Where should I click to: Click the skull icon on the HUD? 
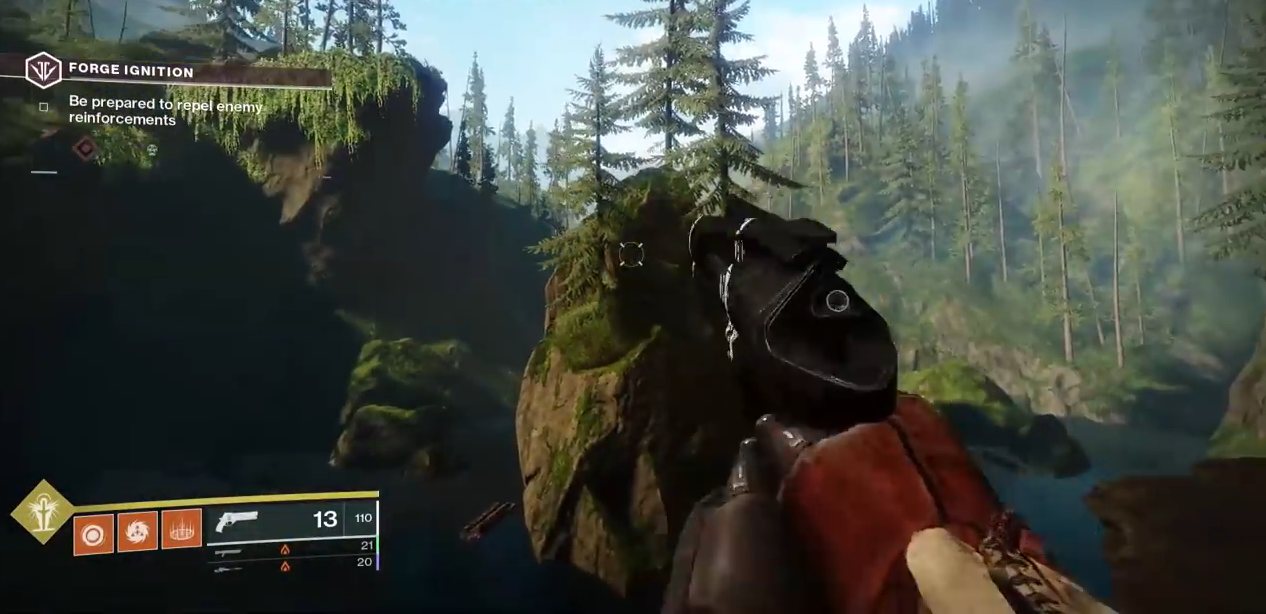tap(152, 150)
